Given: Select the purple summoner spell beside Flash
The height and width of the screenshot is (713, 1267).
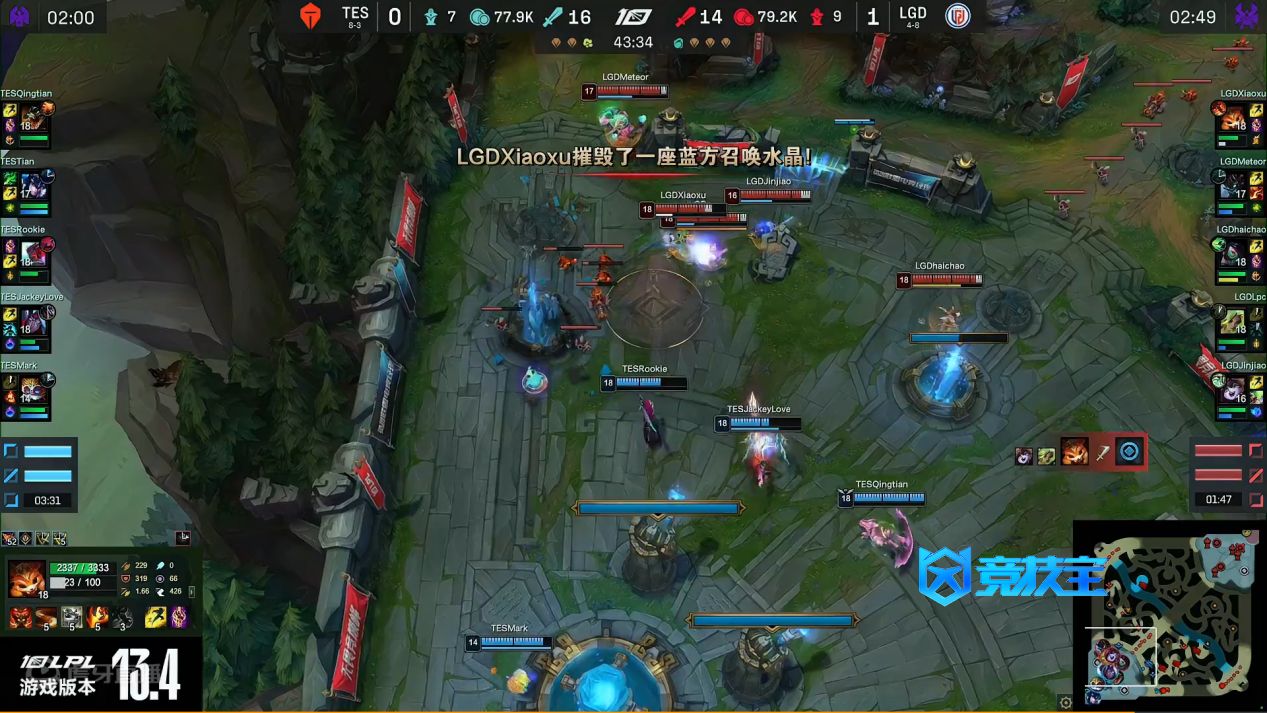Looking at the screenshot, I should [x=178, y=617].
